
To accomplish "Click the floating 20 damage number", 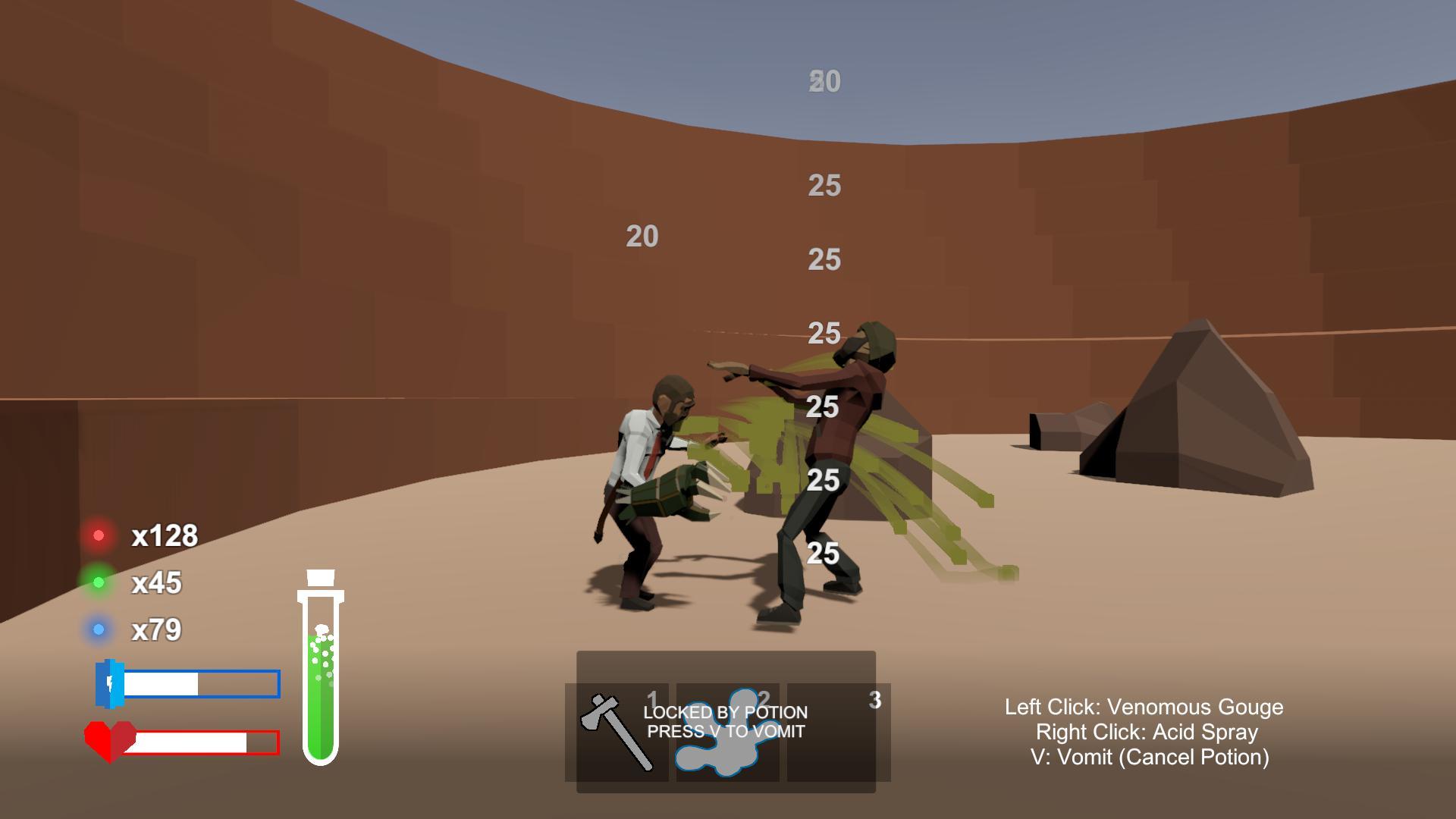I will pyautogui.click(x=641, y=237).
